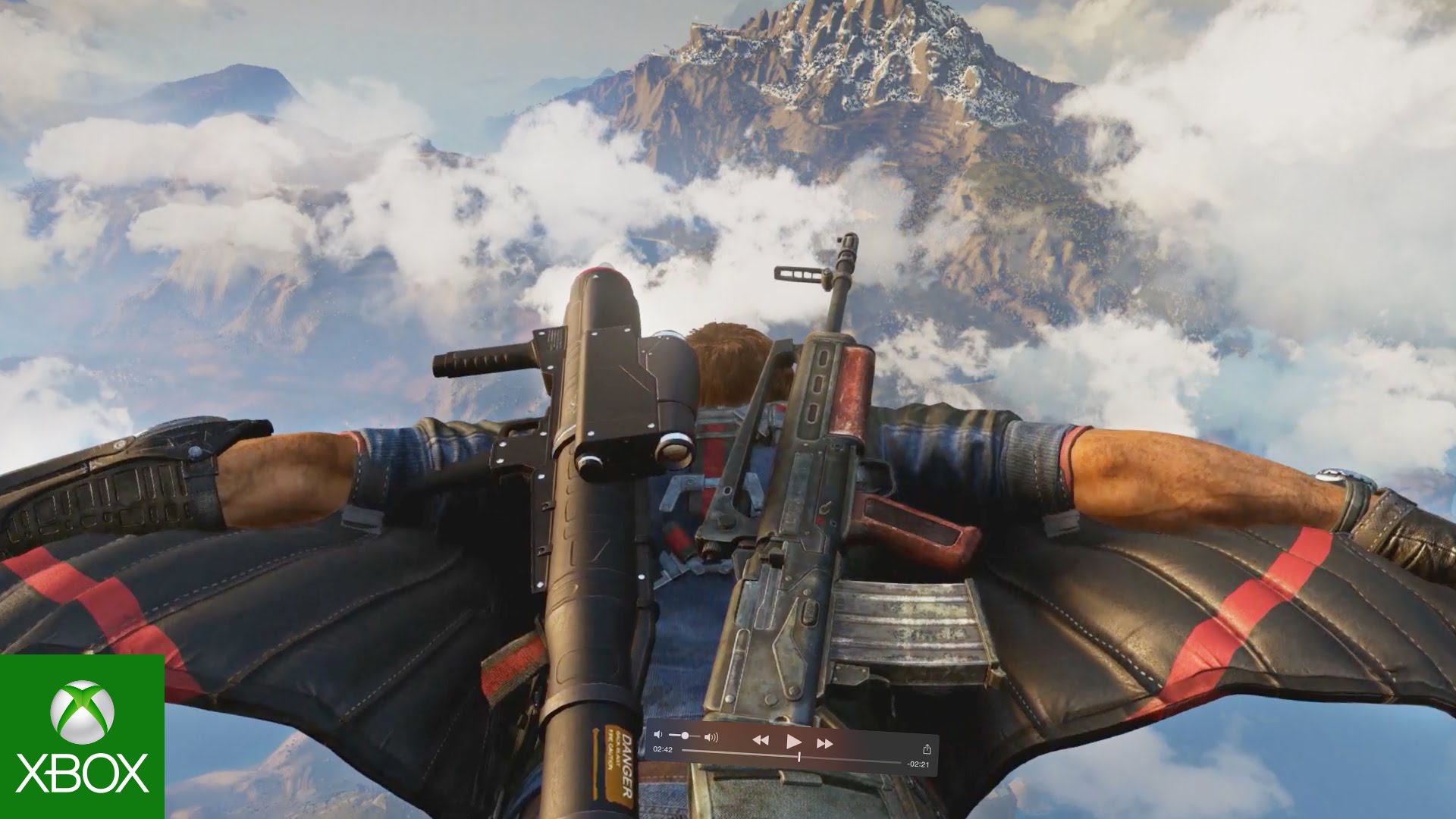1456x819 pixels.
Task: Play the video with the play button
Action: click(x=793, y=741)
